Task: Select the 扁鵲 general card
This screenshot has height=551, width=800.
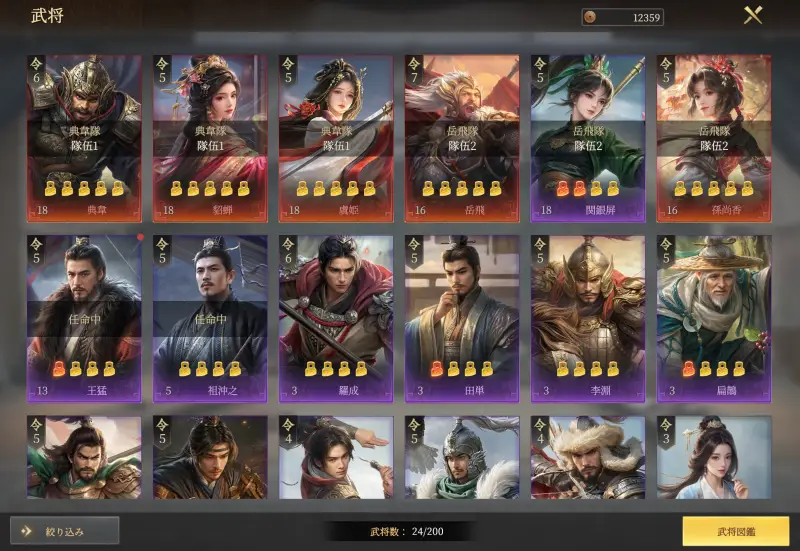Action: pos(714,318)
